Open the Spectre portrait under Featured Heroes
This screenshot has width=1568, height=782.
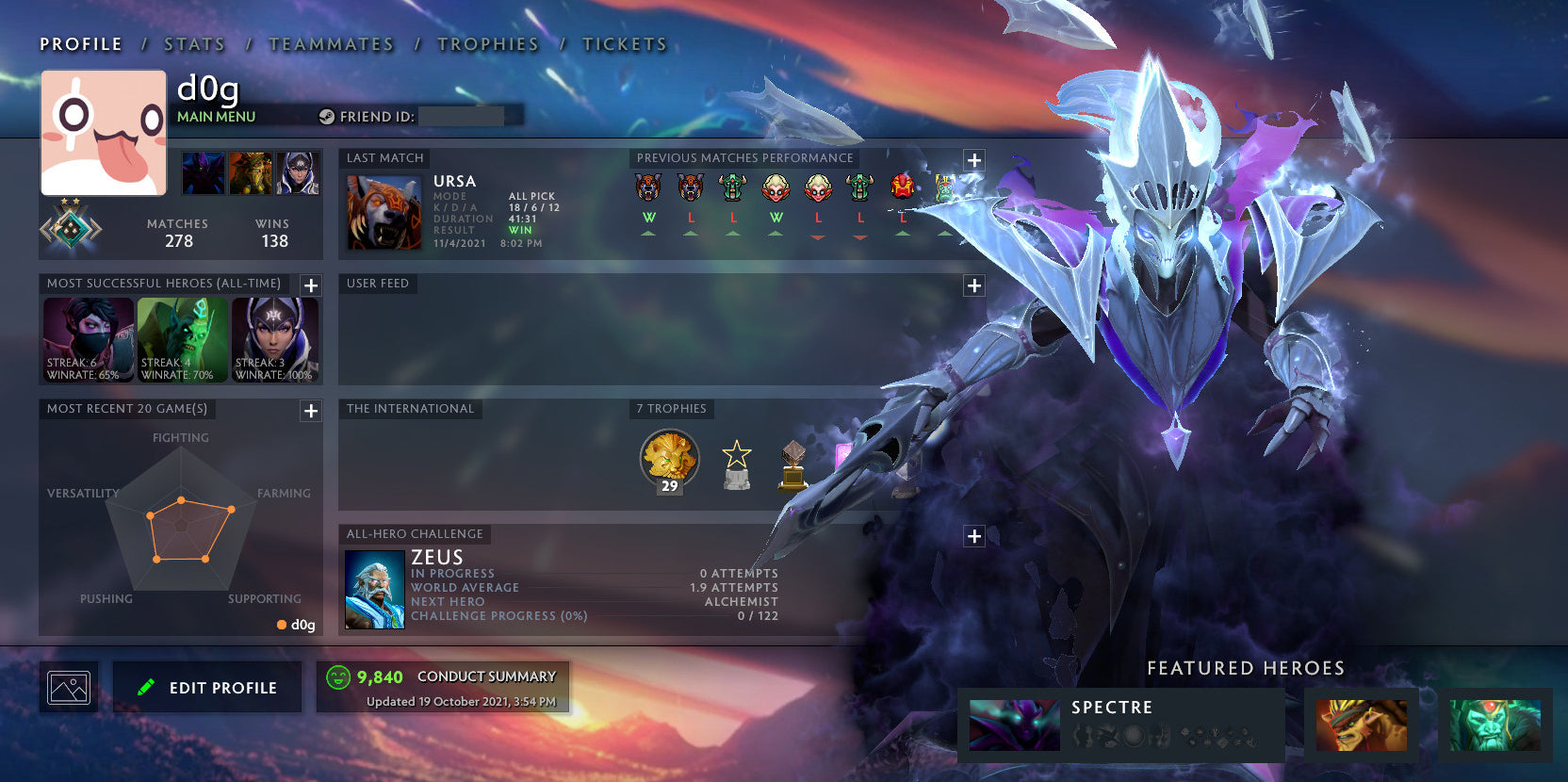(x=1012, y=725)
